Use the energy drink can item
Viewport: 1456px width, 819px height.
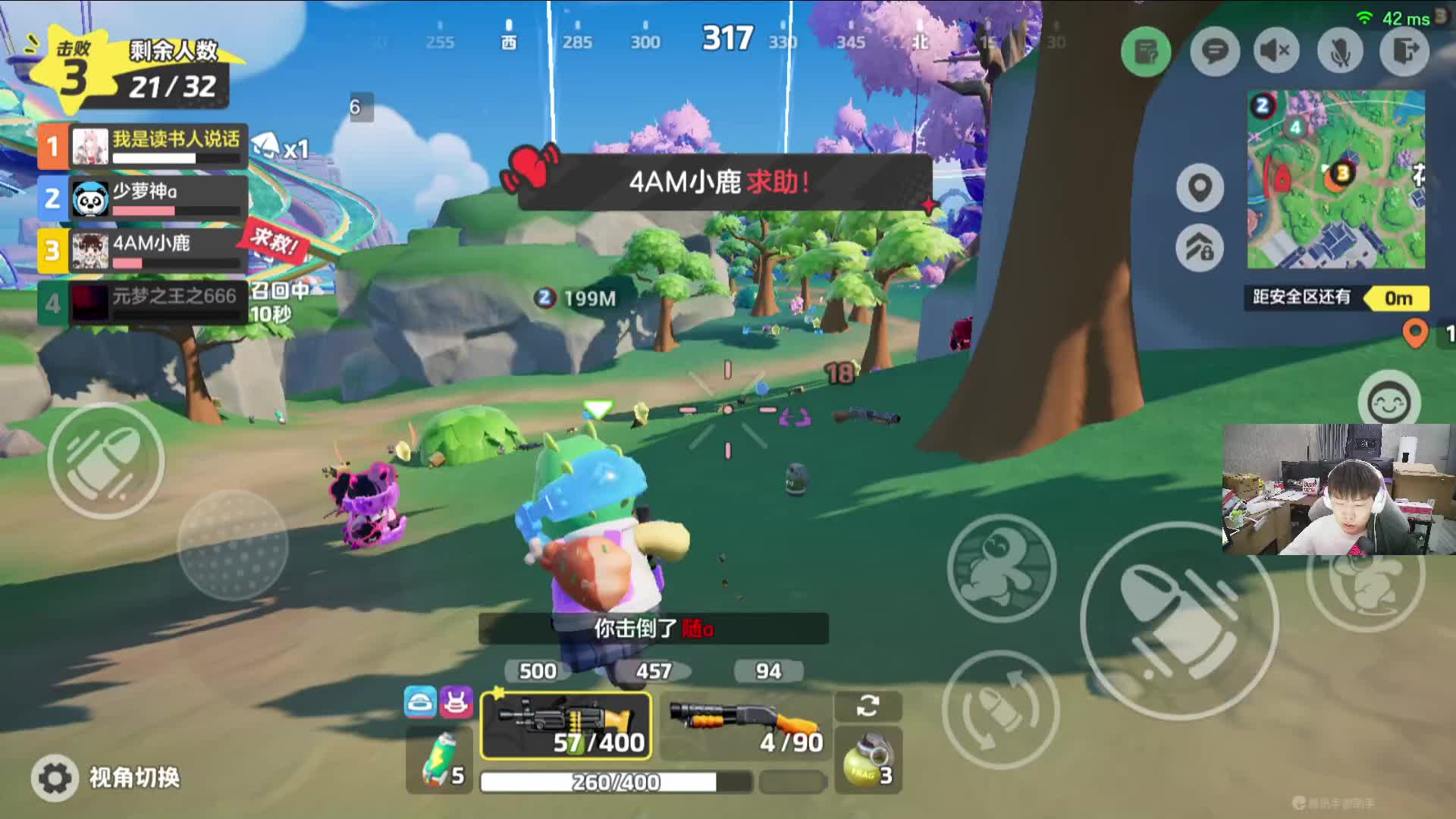click(x=440, y=760)
